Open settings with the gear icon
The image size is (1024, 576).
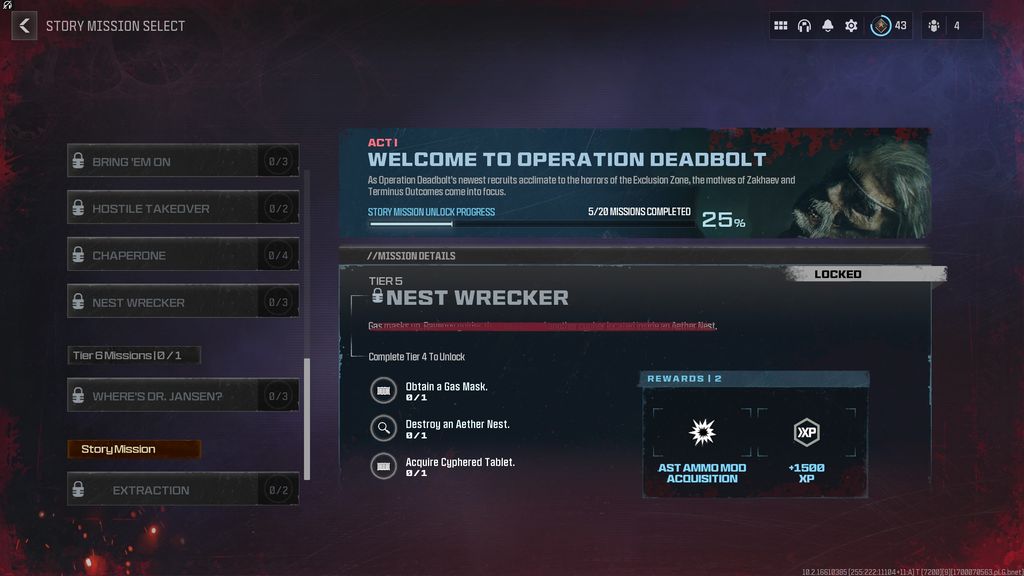(851, 26)
